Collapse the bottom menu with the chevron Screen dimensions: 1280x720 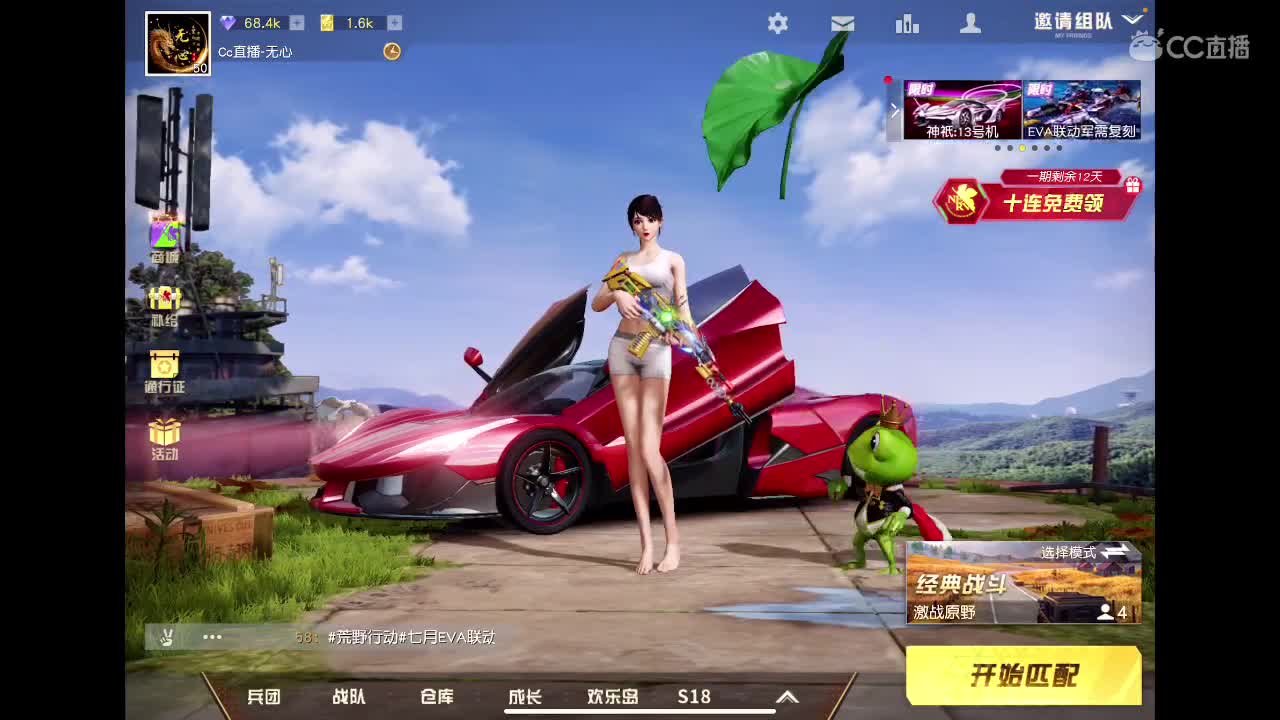tap(787, 697)
